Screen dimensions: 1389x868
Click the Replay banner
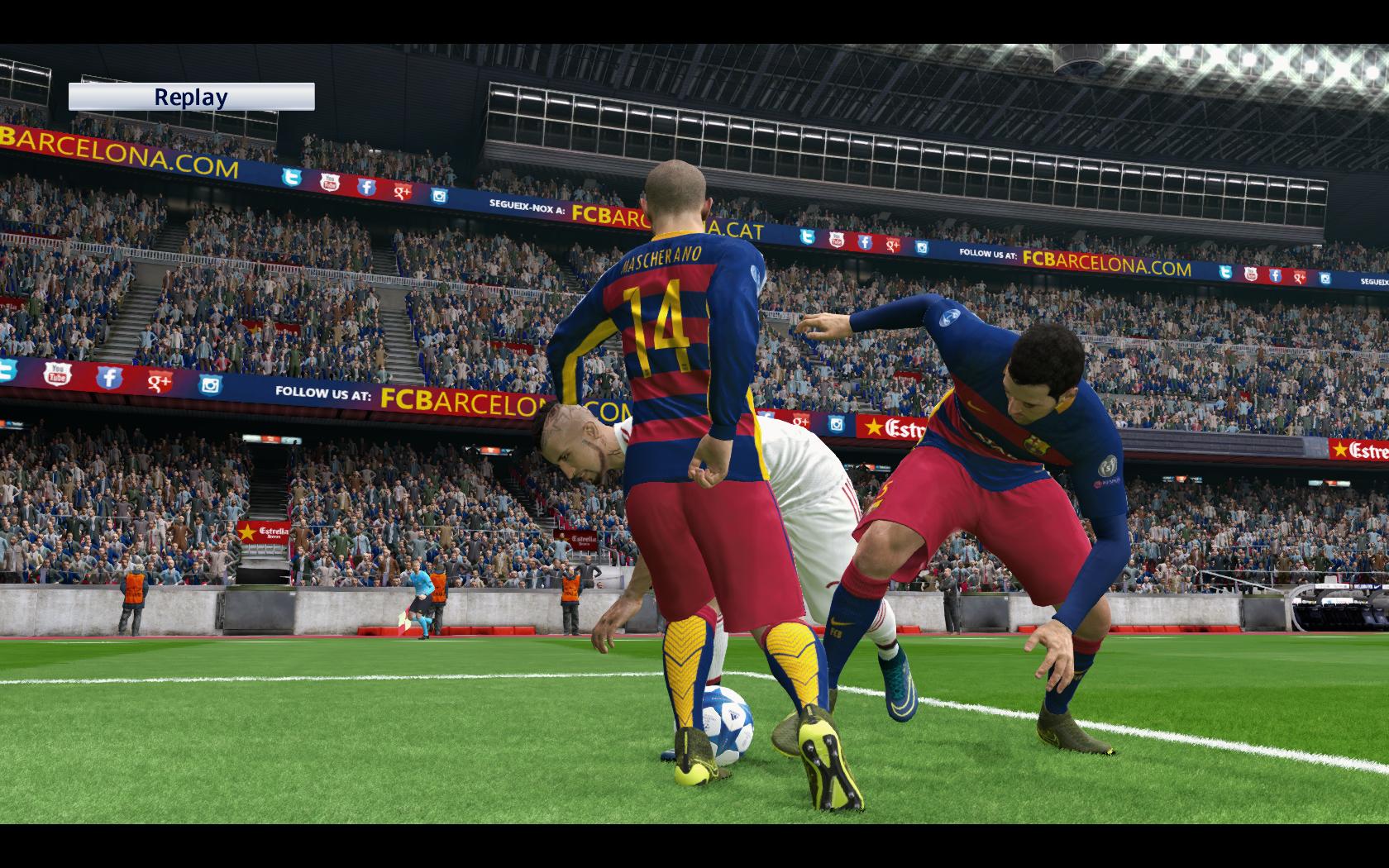tap(191, 97)
